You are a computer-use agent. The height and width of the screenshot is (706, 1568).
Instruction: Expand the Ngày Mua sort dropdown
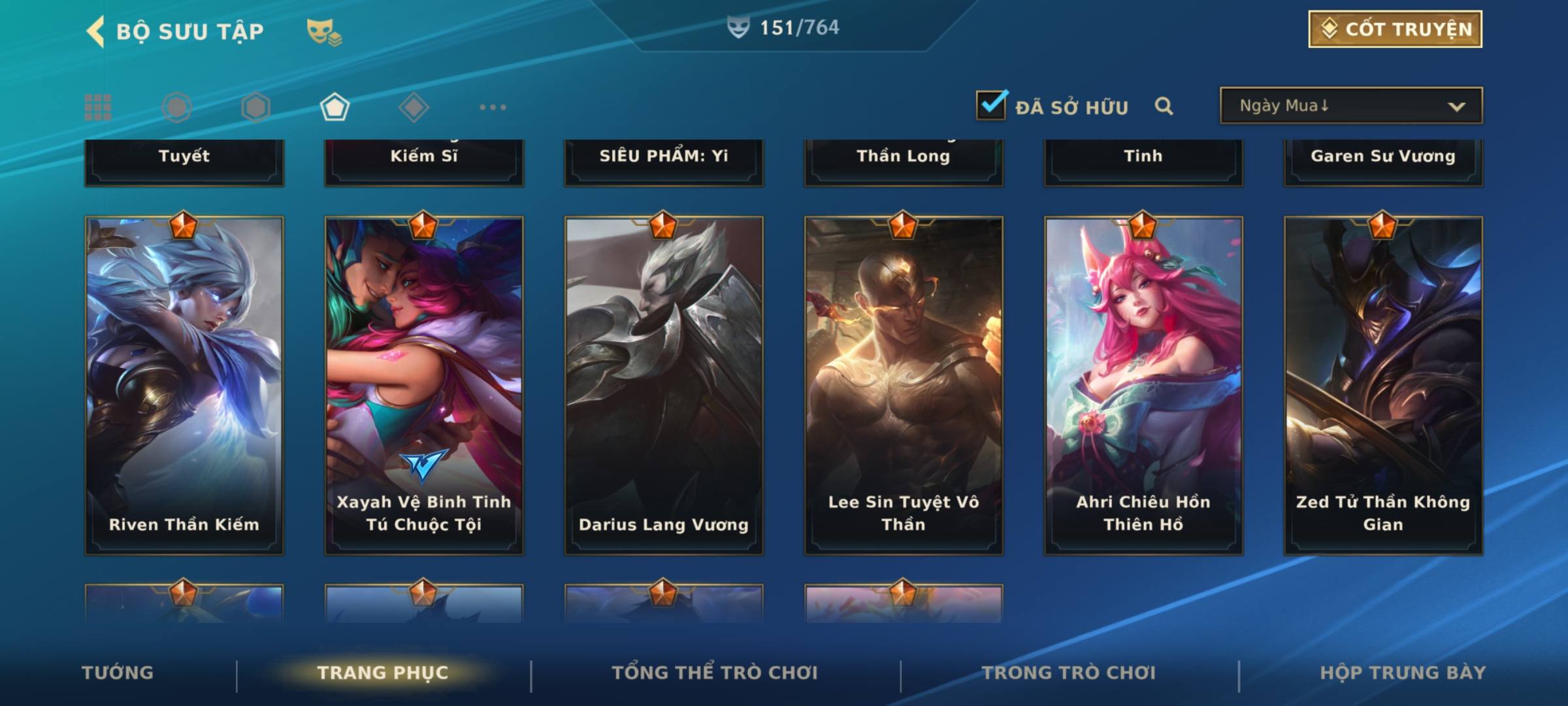(x=1351, y=106)
